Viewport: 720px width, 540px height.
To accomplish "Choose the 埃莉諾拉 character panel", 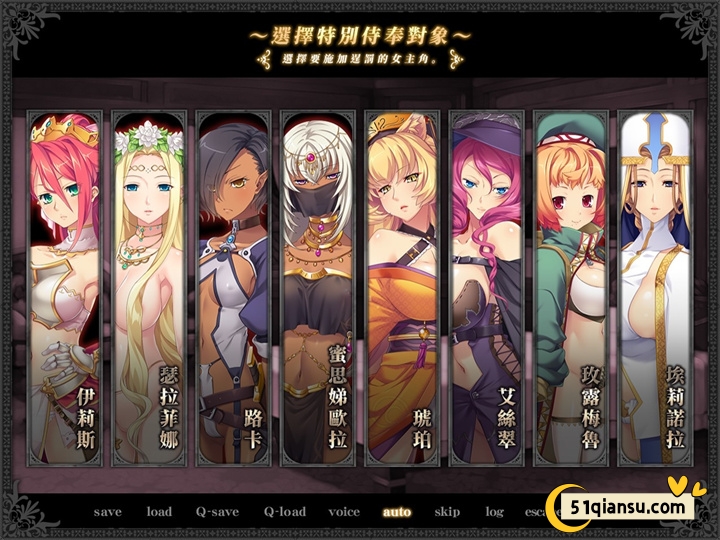I will click(654, 290).
